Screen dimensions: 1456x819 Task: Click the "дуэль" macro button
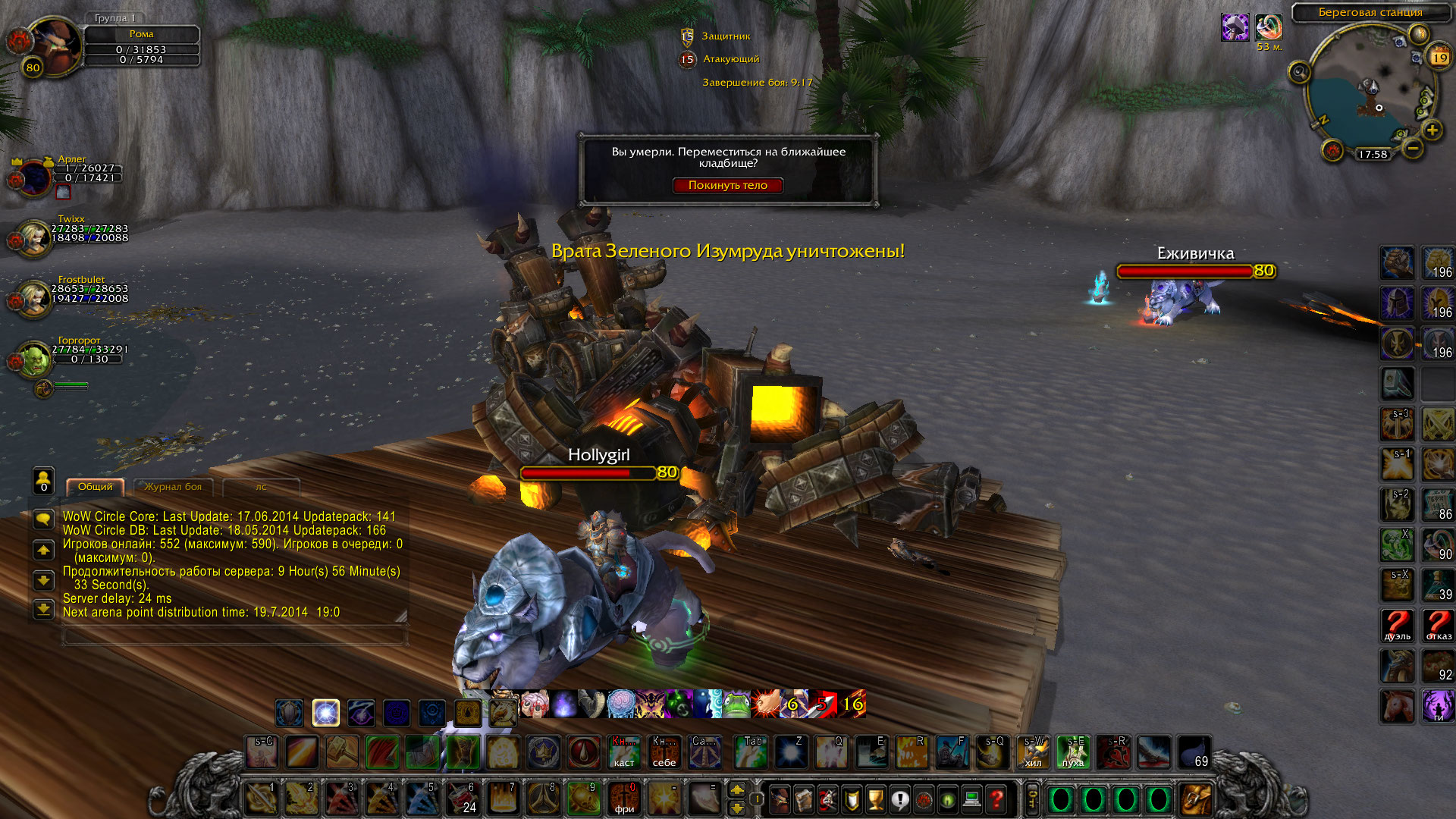pos(1397,626)
